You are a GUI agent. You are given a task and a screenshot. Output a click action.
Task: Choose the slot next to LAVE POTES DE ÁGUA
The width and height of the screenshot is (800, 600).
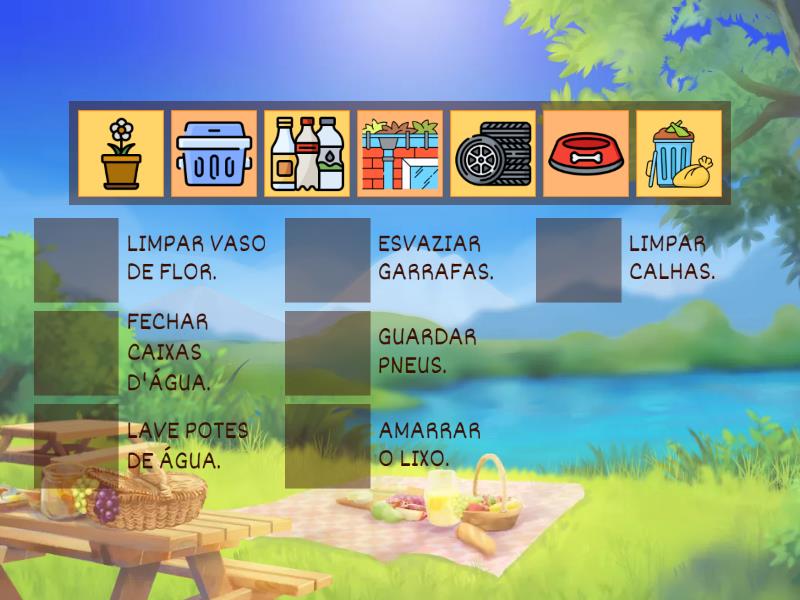point(76,446)
